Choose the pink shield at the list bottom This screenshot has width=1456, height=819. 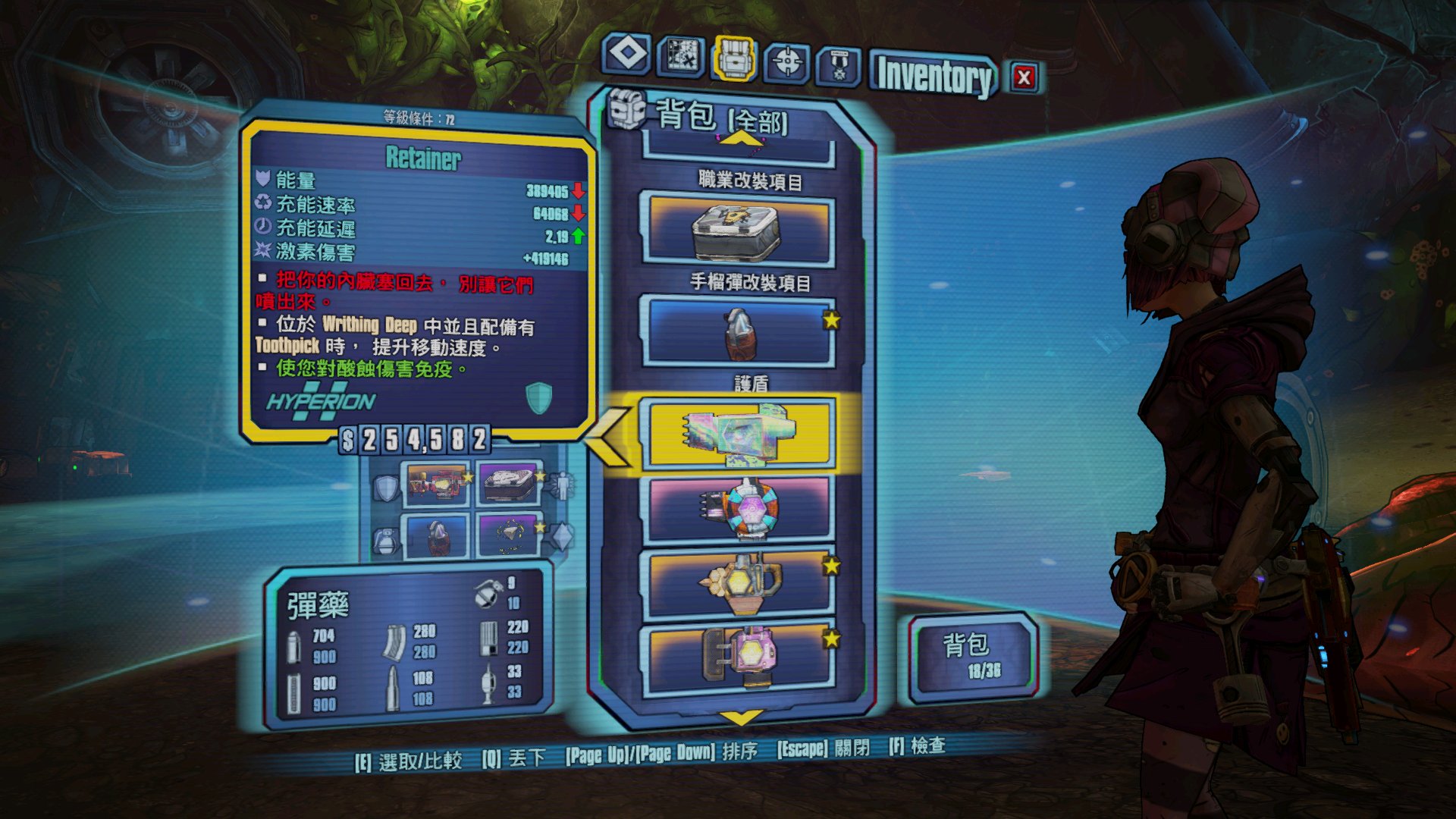[x=738, y=656]
